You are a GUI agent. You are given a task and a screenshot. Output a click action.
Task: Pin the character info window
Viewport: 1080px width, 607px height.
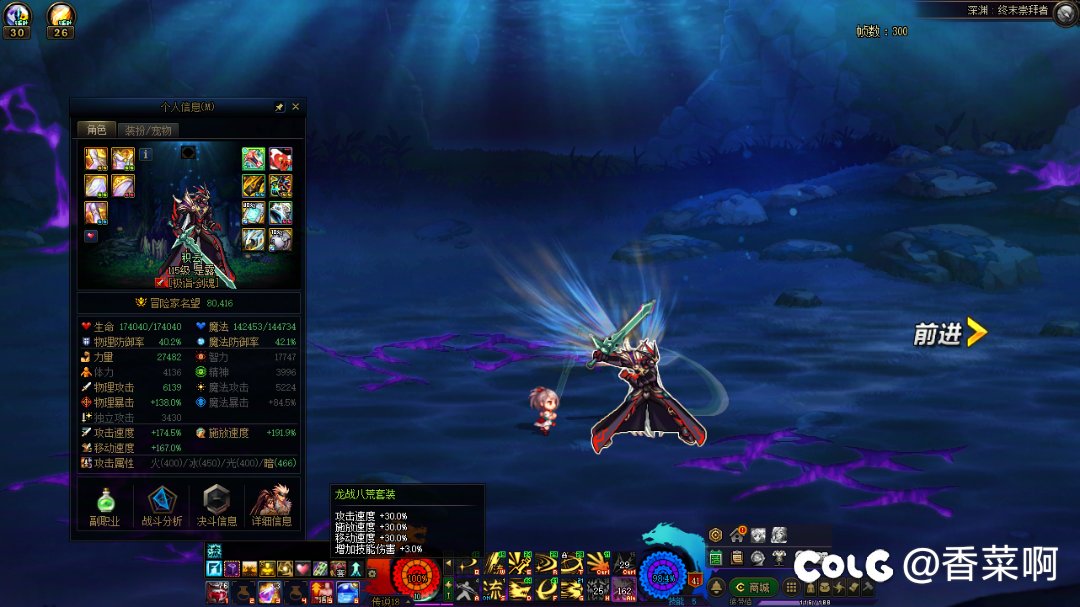(x=280, y=107)
